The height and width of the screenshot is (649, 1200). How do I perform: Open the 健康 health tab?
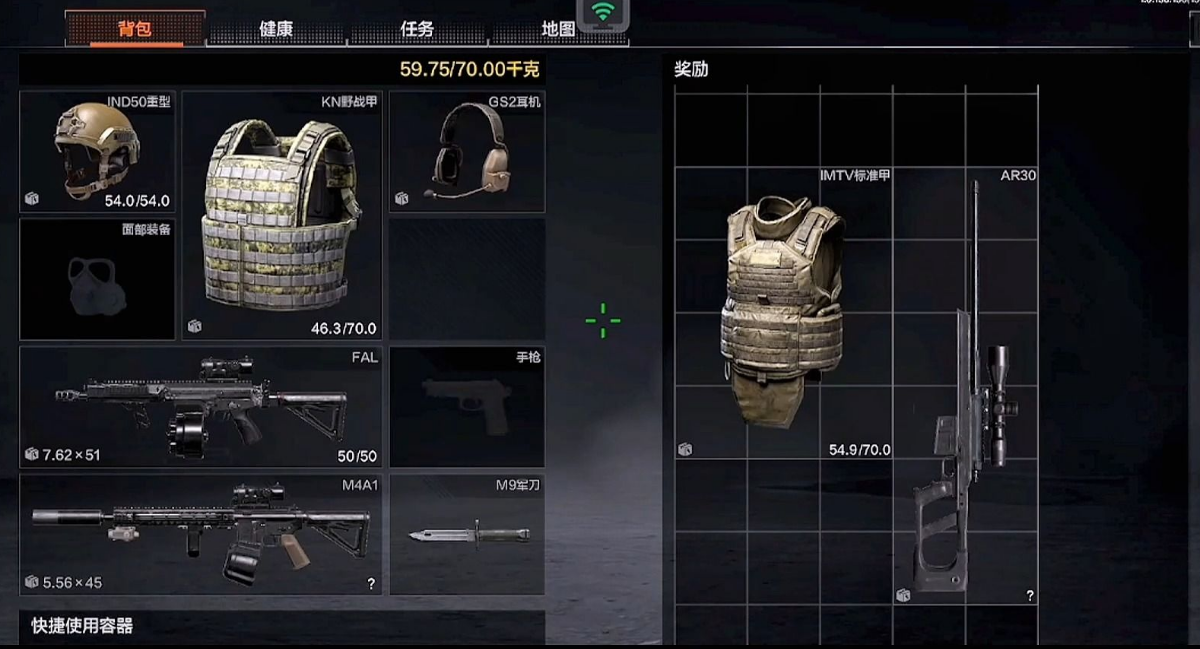[276, 29]
